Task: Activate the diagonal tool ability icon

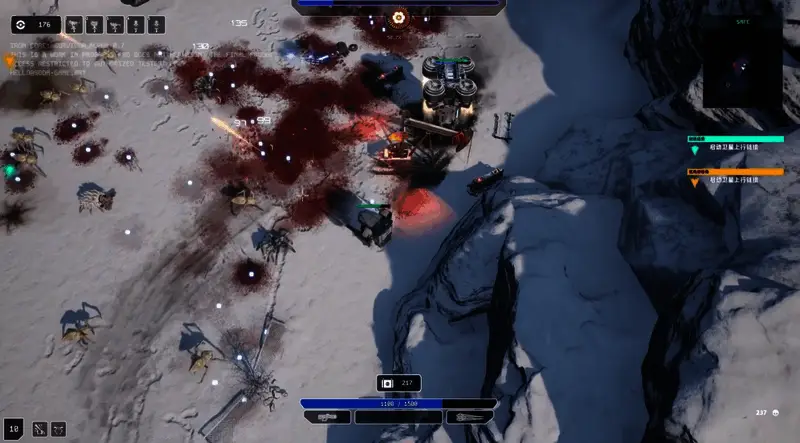Action: click(39, 428)
